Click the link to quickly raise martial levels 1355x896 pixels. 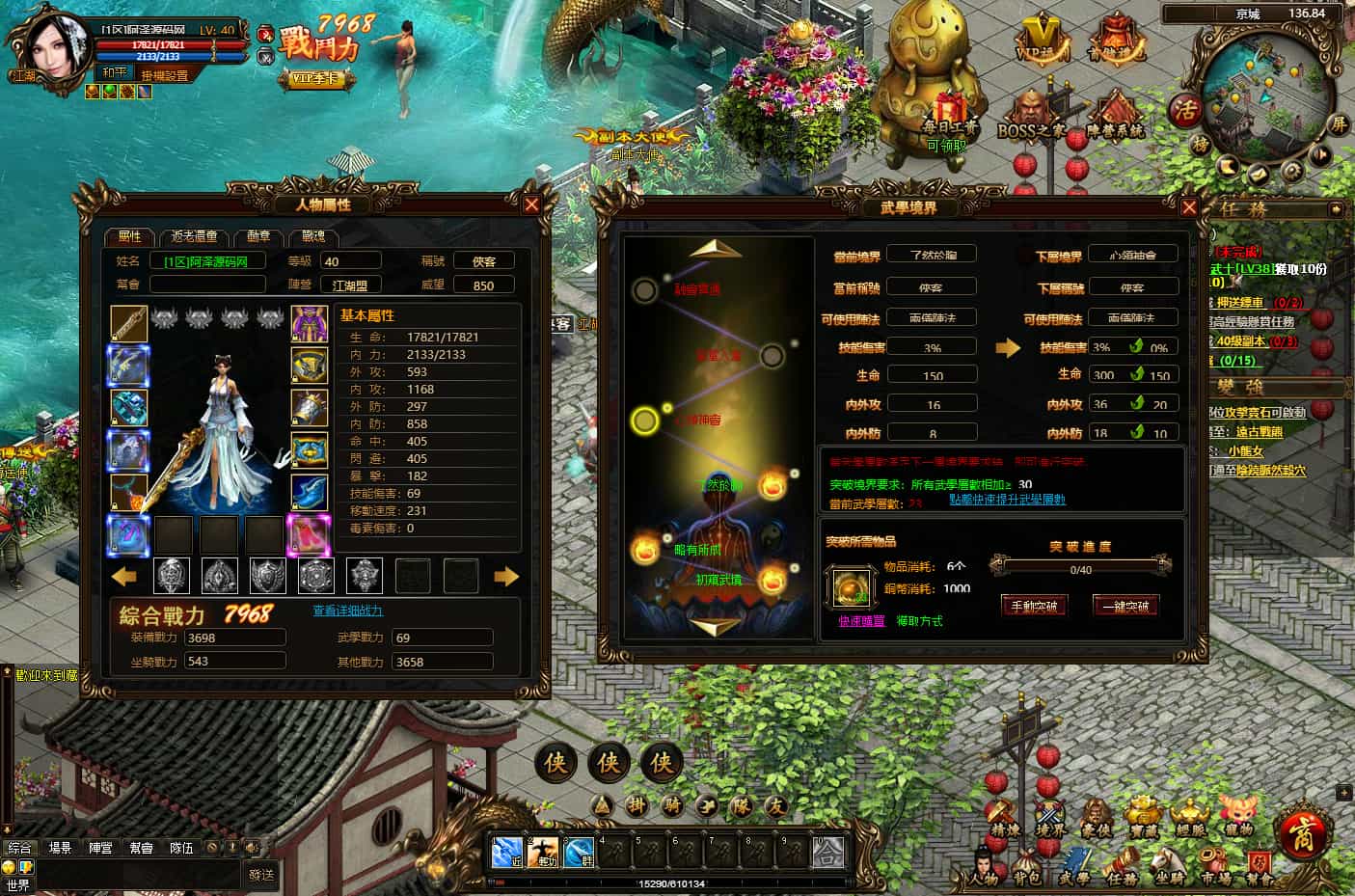click(x=1007, y=500)
